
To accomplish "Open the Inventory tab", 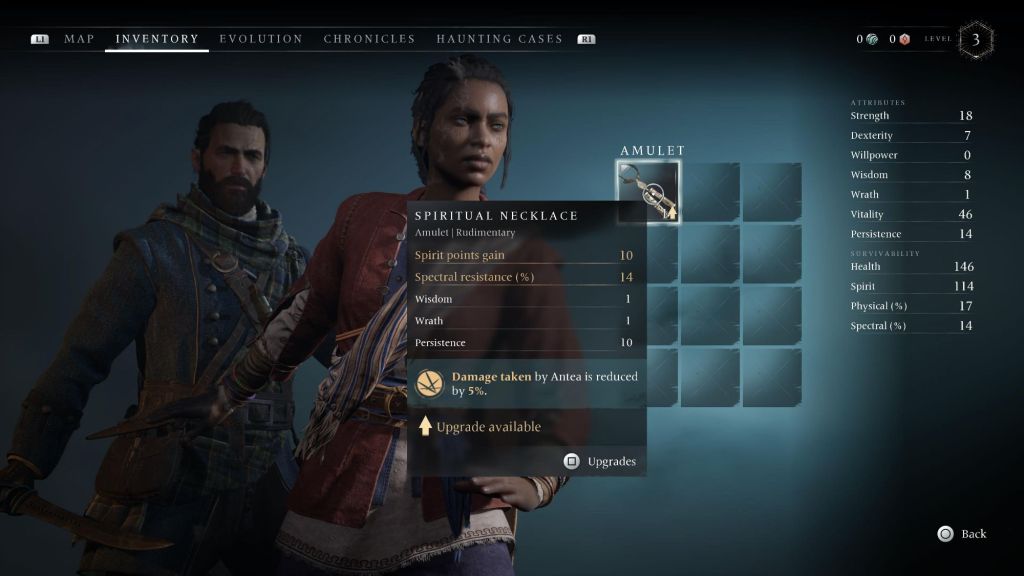I will (x=157, y=39).
